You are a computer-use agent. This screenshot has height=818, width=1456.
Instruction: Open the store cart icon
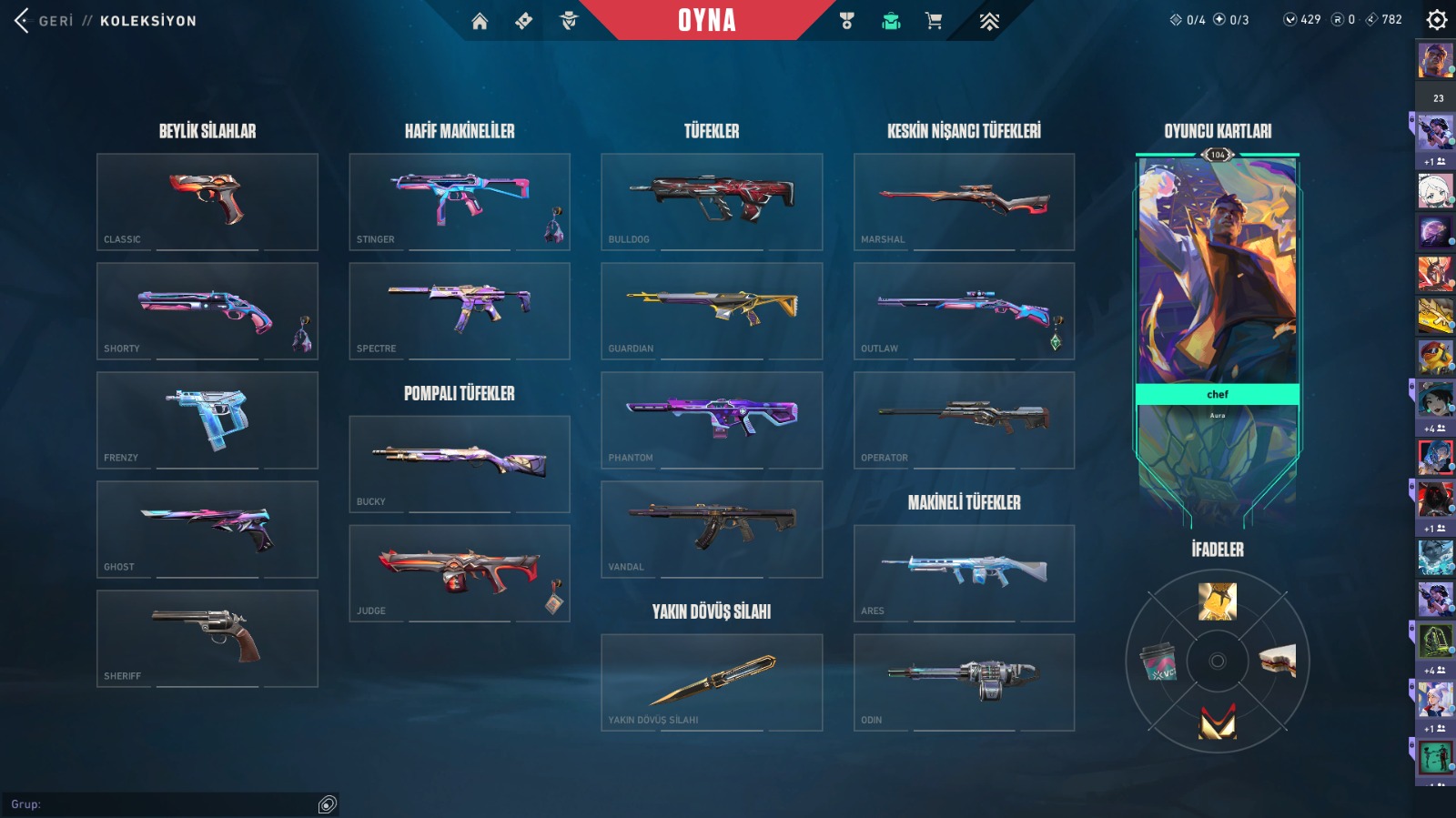point(934,21)
